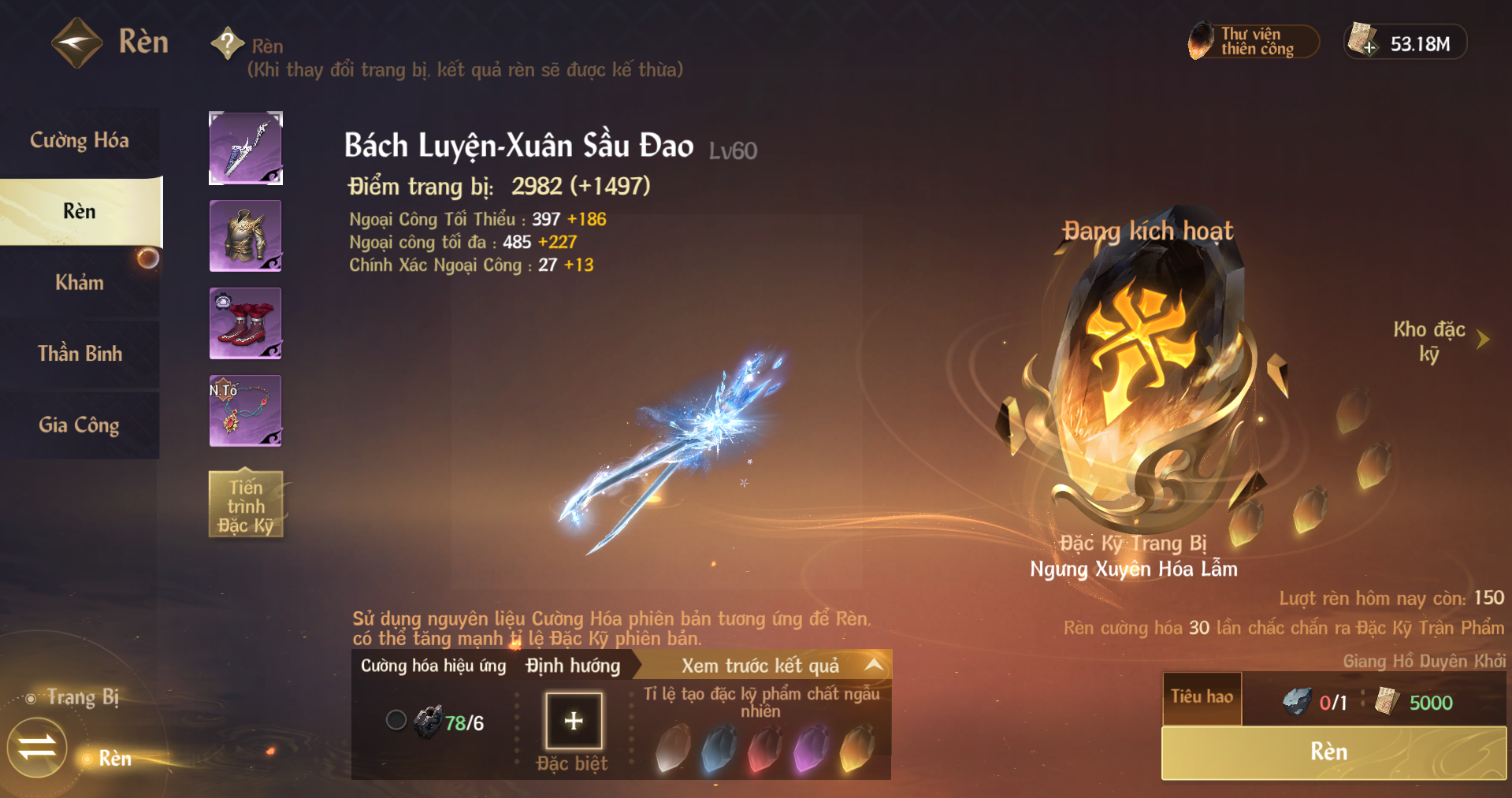The height and width of the screenshot is (798, 1512).
Task: Open Tiến trình Đặc Kỹ
Action: pyautogui.click(x=246, y=506)
